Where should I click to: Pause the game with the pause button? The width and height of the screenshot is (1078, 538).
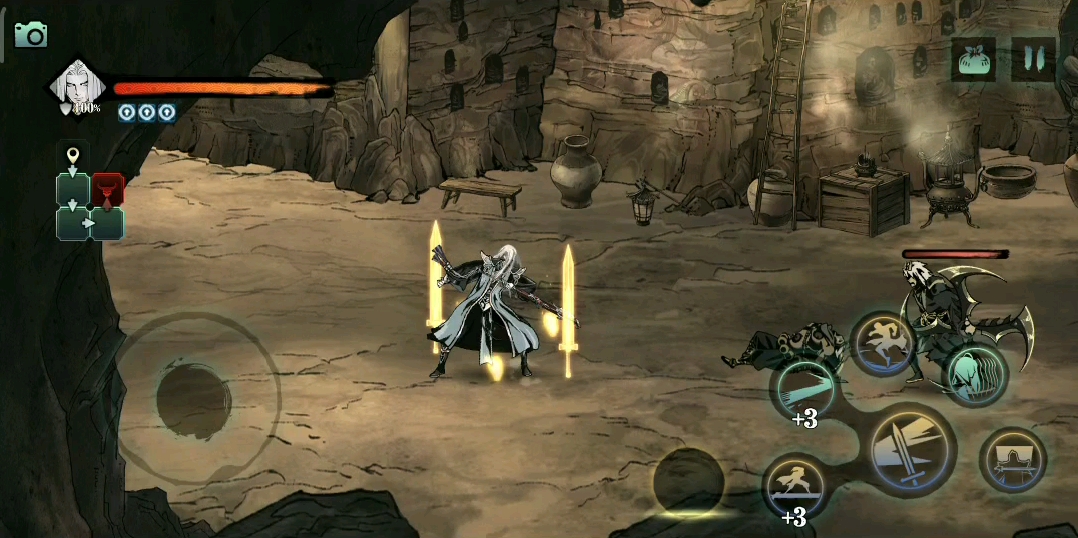(1033, 60)
